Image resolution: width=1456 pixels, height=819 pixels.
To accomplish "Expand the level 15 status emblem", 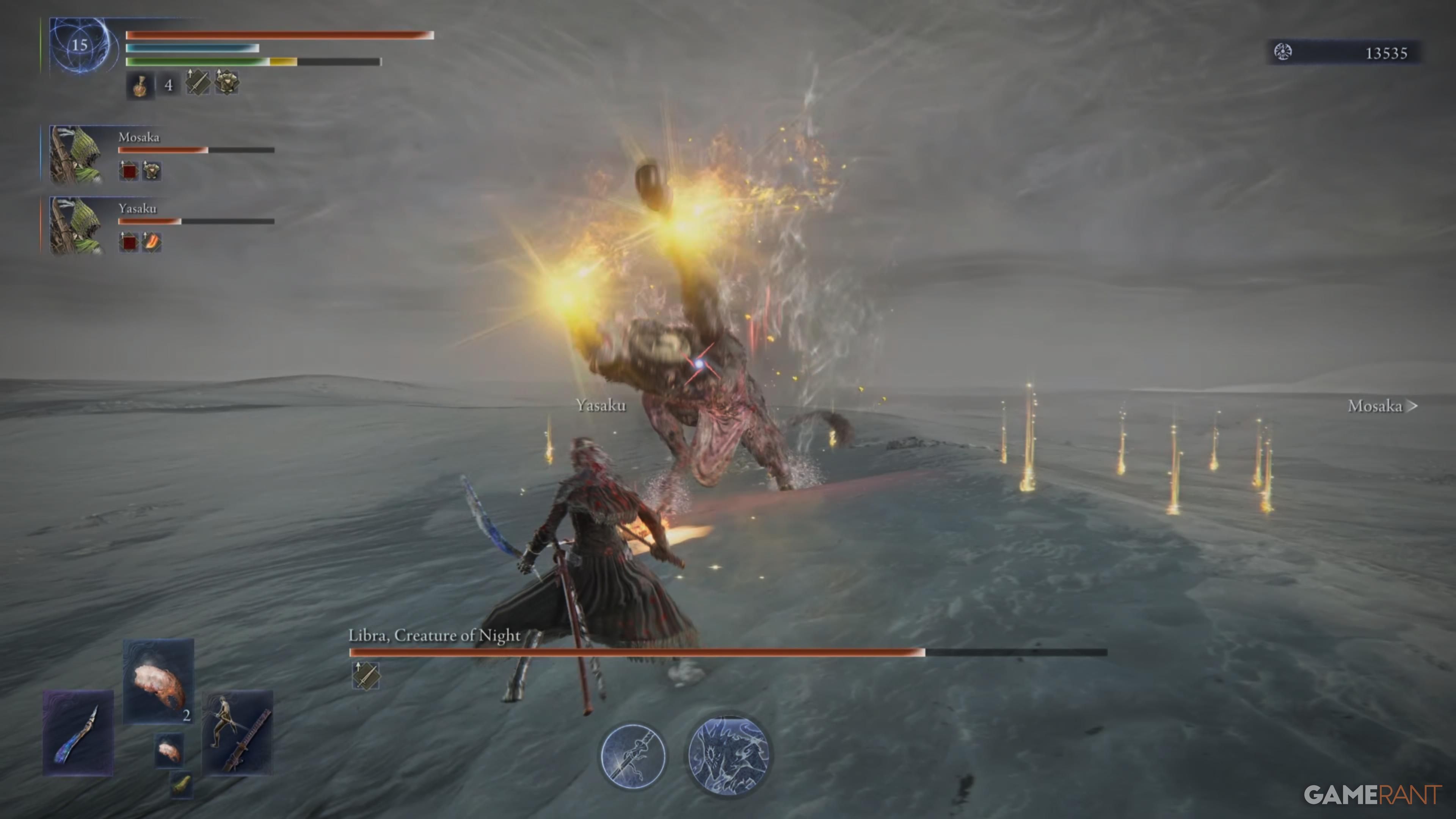I will pyautogui.click(x=80, y=45).
